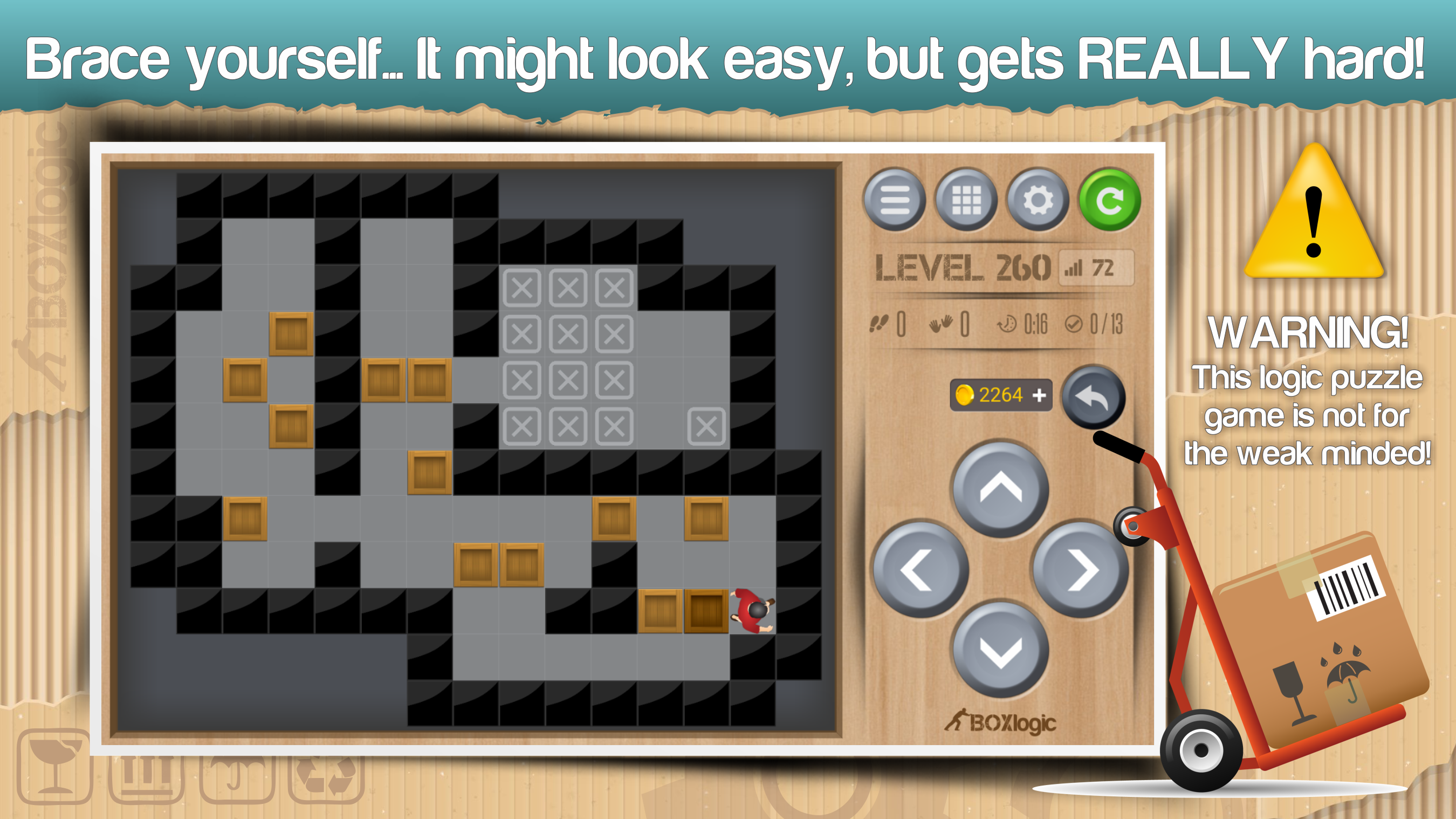Open the level select grid
Image resolution: width=1456 pixels, height=819 pixels.
[966, 200]
